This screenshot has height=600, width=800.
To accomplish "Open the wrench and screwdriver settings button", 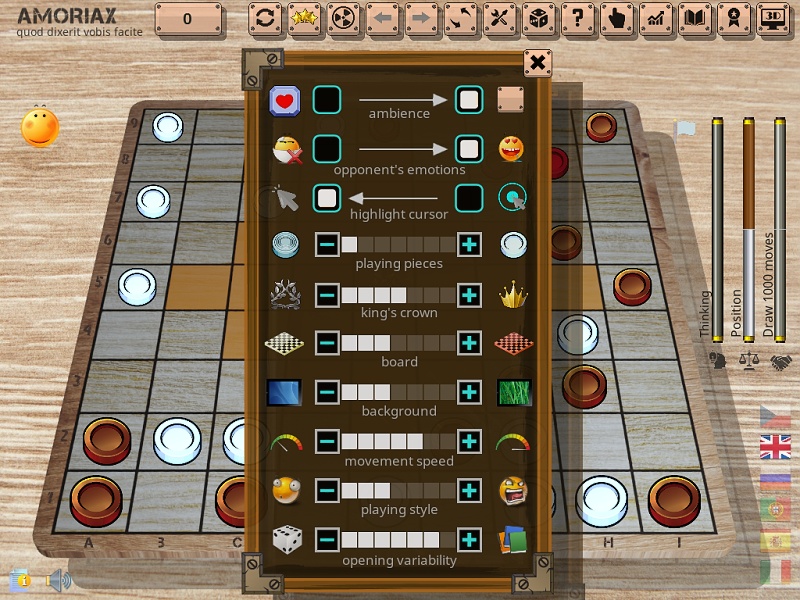I will tap(498, 18).
